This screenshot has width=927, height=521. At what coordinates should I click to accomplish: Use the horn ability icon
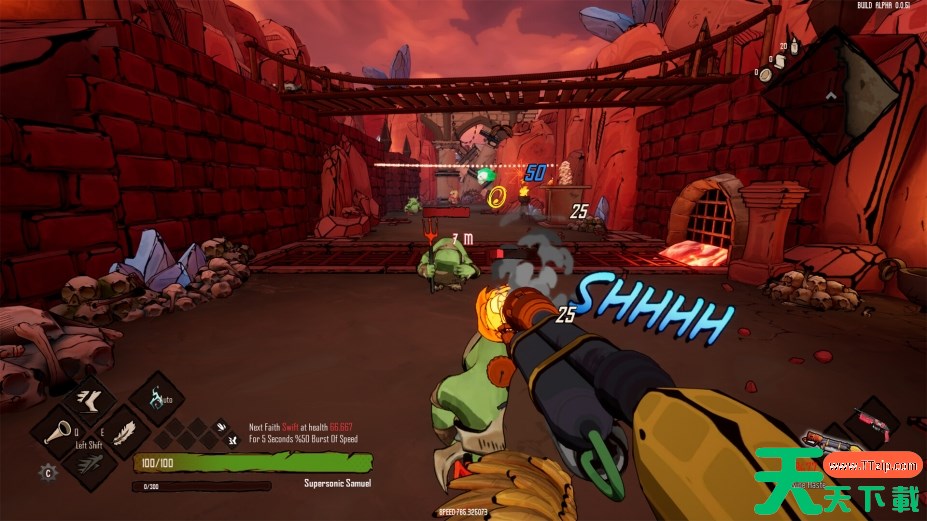[59, 433]
